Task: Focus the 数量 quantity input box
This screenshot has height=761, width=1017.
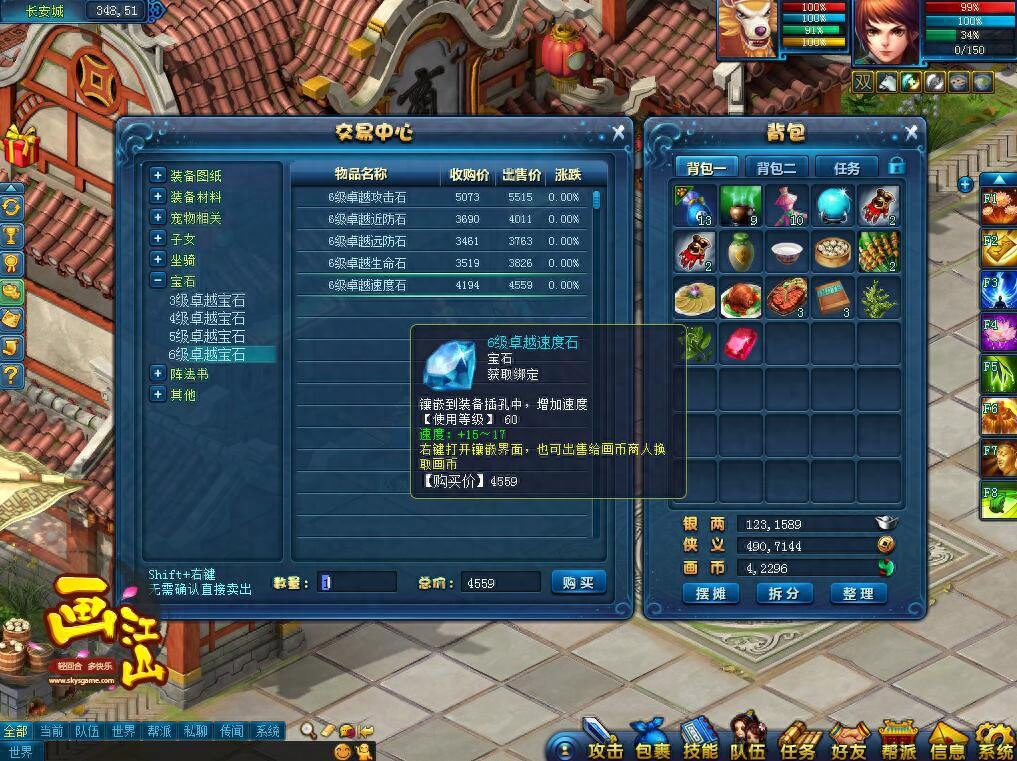Action: click(357, 582)
